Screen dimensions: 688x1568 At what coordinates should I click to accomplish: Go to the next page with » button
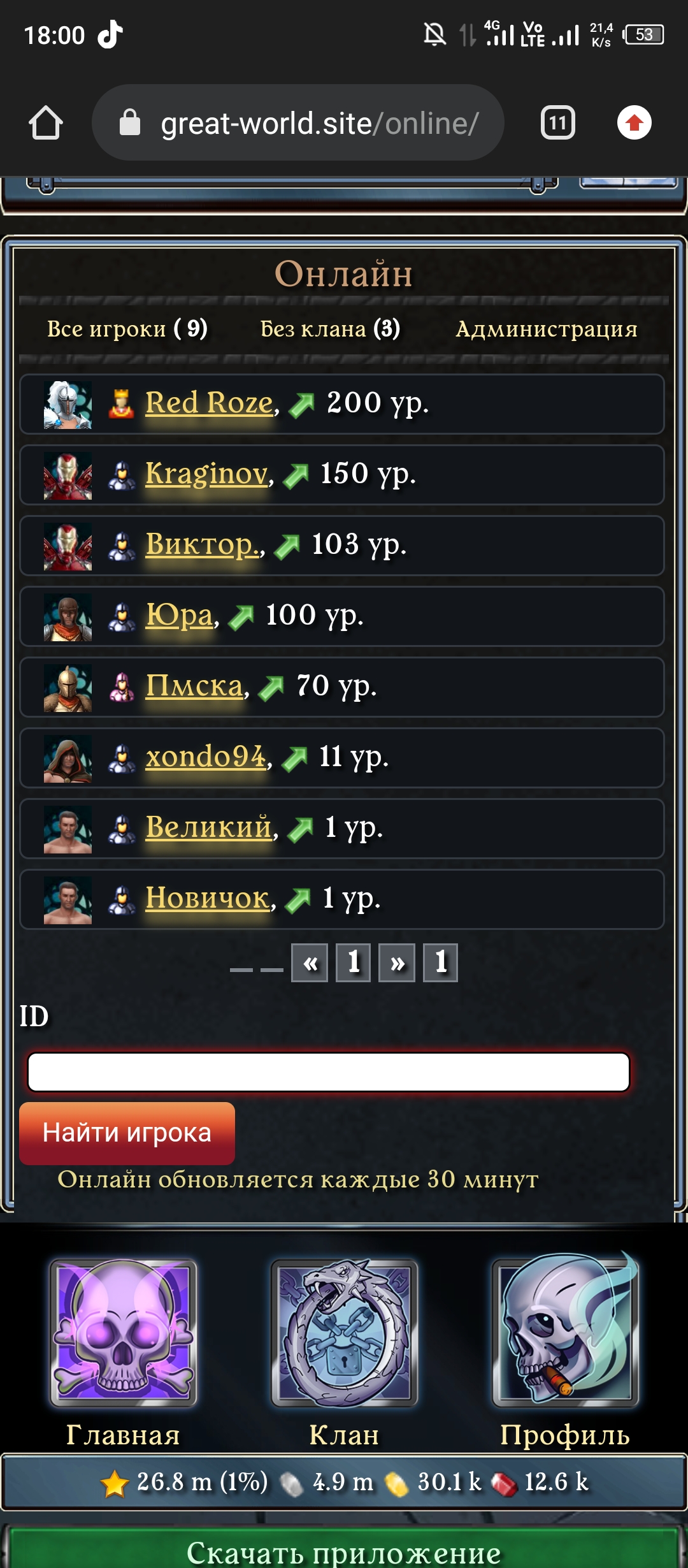(397, 962)
